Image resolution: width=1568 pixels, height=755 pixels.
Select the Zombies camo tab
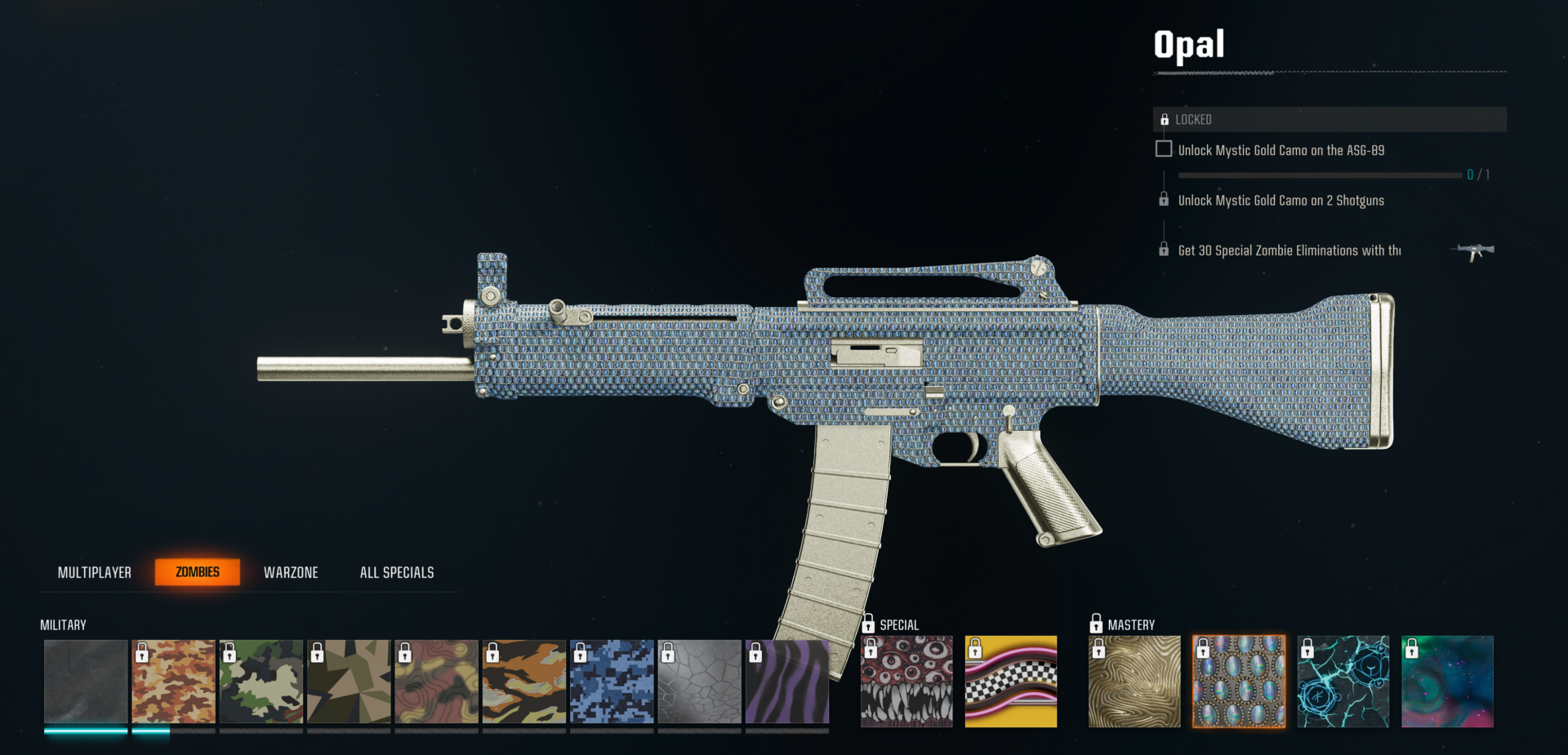198,572
